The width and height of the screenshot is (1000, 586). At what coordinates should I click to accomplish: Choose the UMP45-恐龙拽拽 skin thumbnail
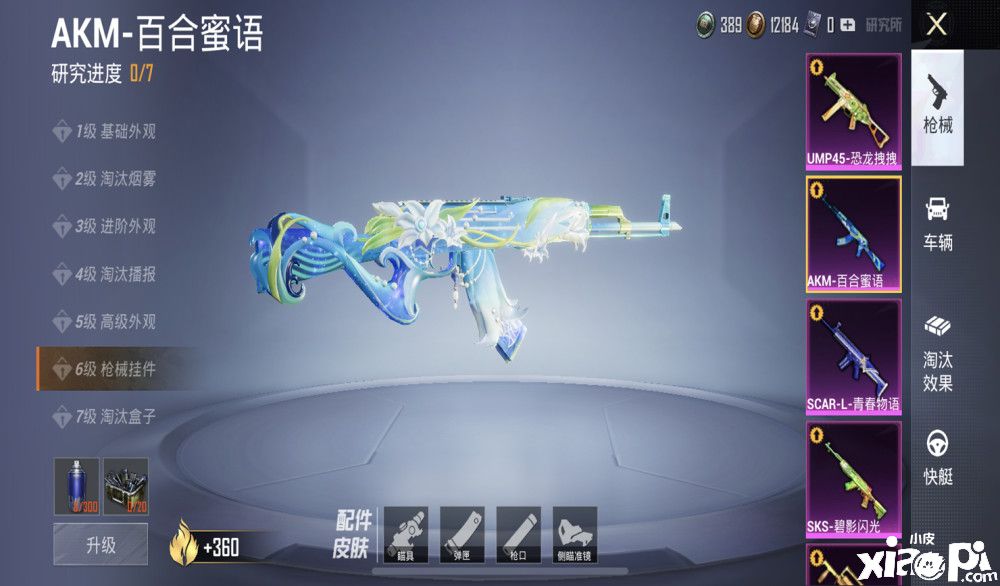click(853, 111)
